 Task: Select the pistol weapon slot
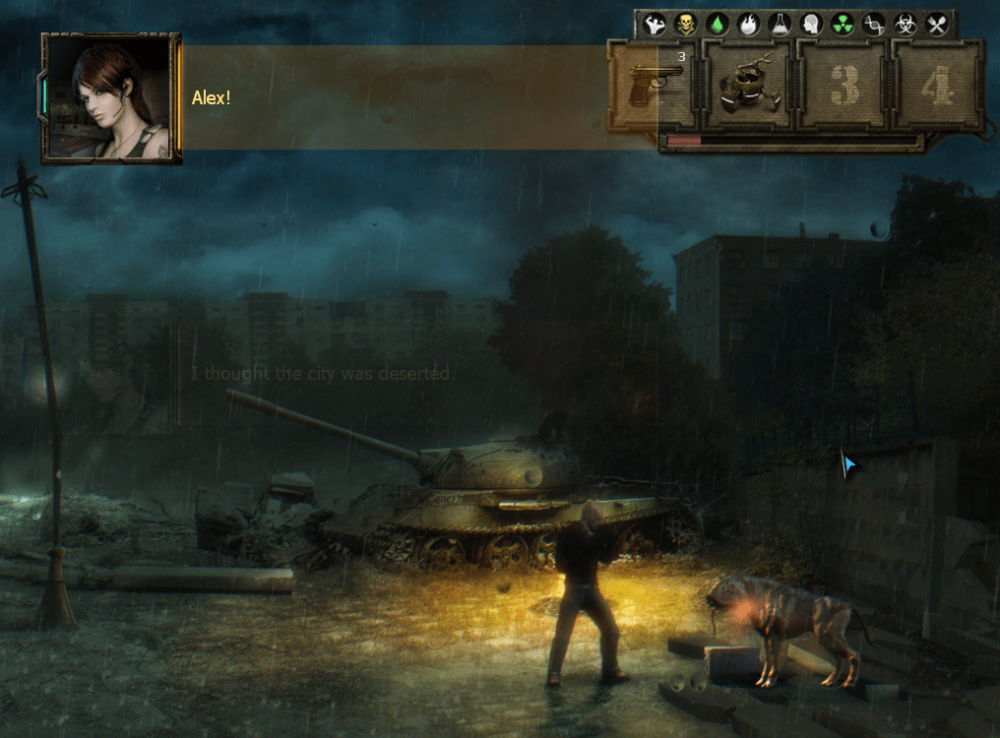coord(655,86)
